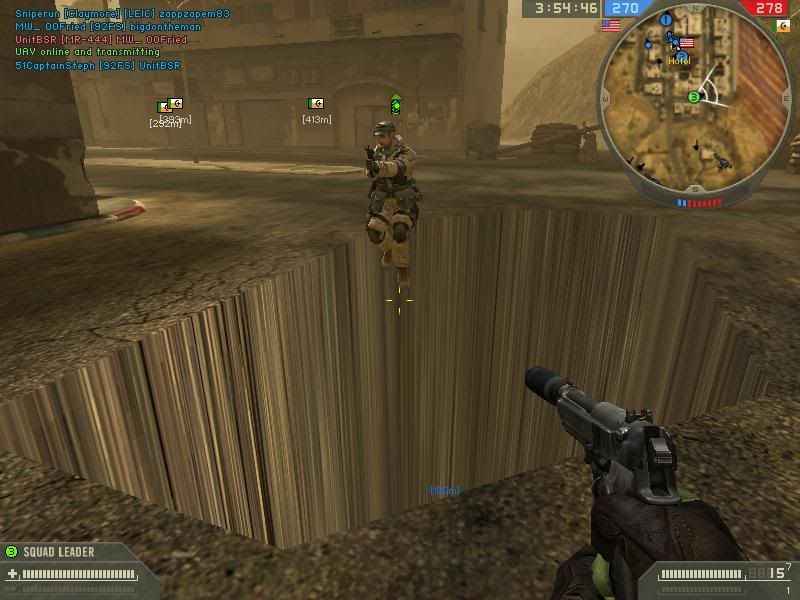Click the numbered 1 control point on minimap
The height and width of the screenshot is (600, 800).
coord(666,19)
